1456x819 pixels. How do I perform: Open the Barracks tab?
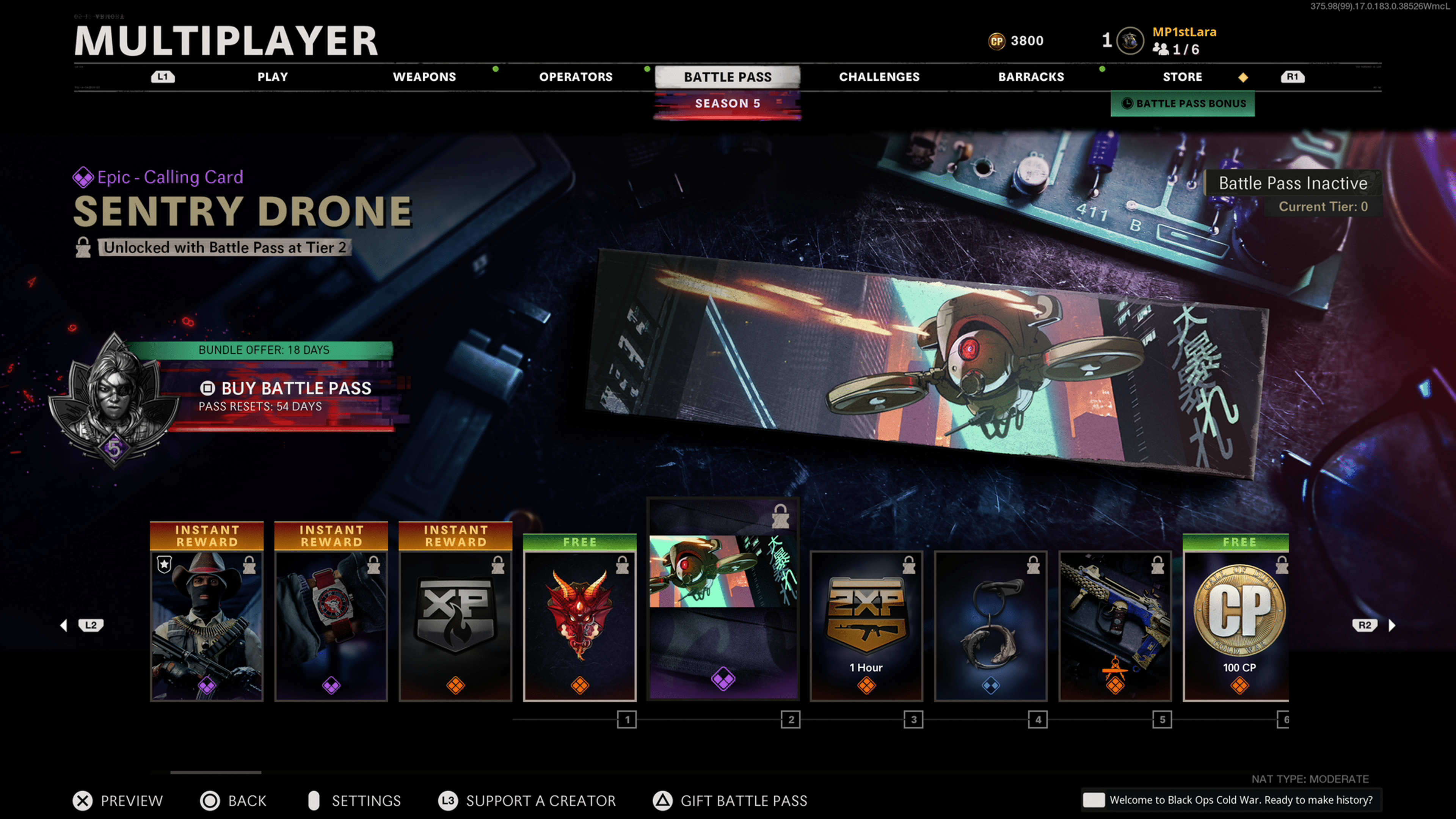pyautogui.click(x=1031, y=77)
